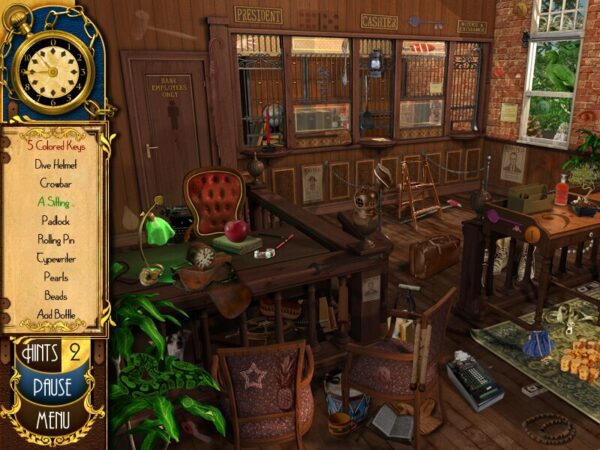This screenshot has width=600, height=450.
Task: Open the Menu
Action: (52, 419)
